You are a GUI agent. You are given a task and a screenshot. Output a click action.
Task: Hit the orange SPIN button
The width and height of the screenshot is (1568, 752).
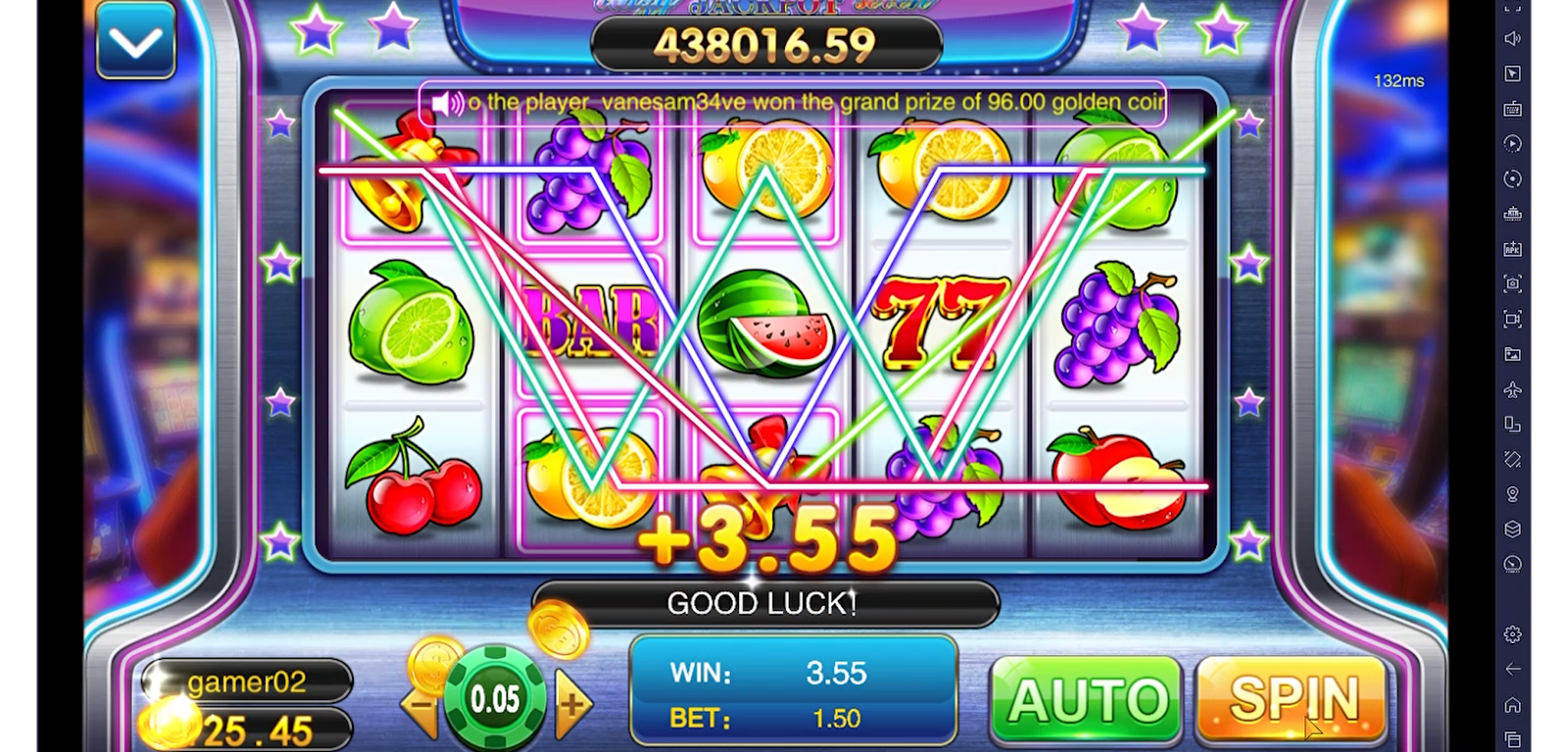click(x=1292, y=698)
